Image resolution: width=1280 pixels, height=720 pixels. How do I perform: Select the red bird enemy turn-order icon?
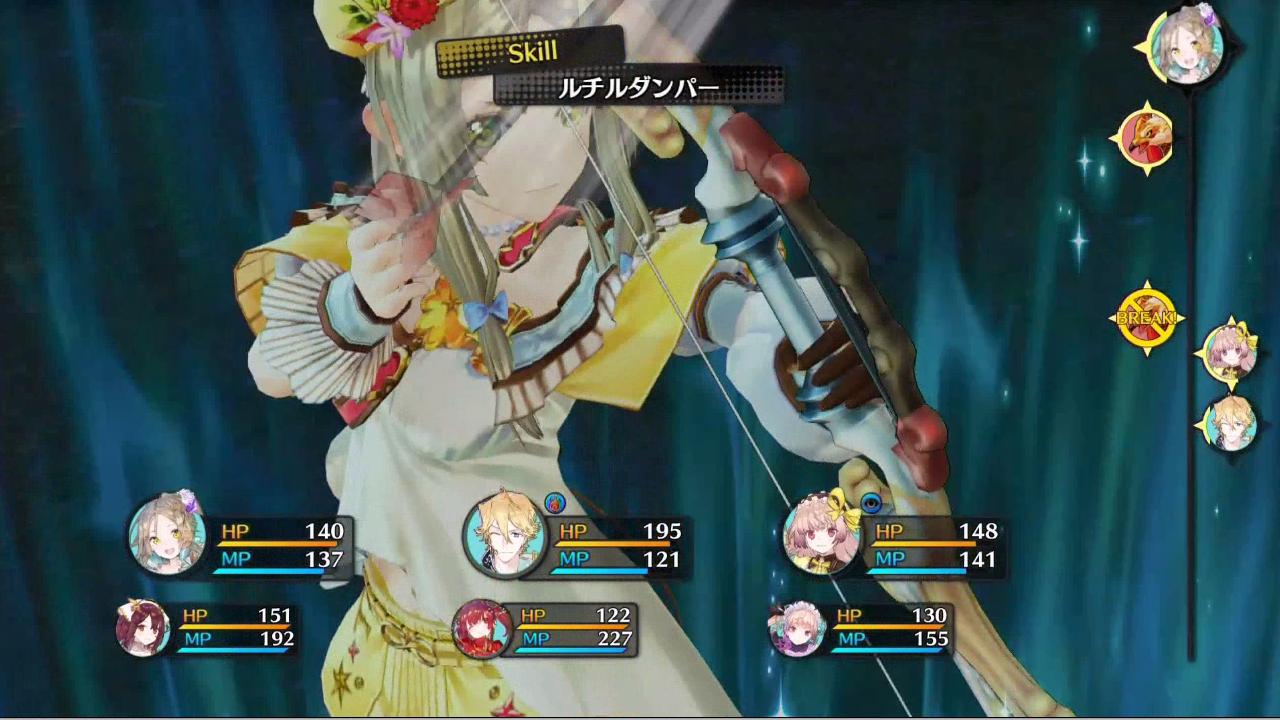1145,140
